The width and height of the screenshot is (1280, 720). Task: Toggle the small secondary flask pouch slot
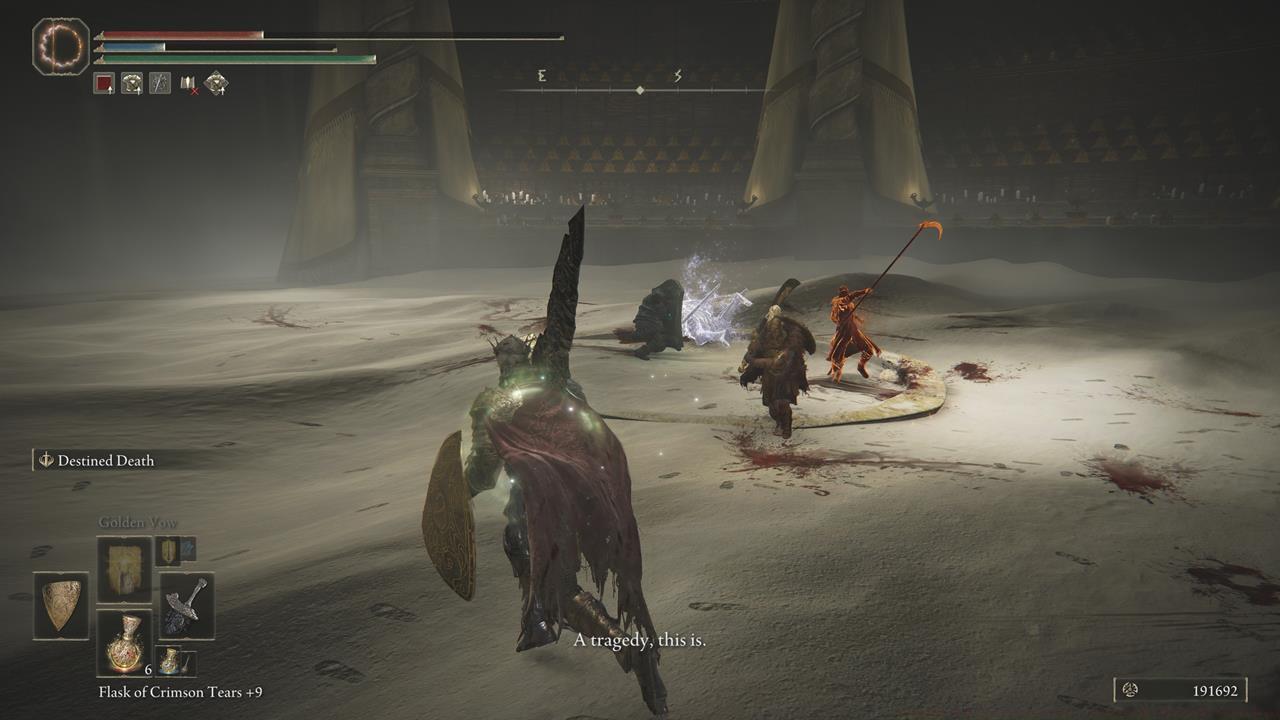click(170, 660)
